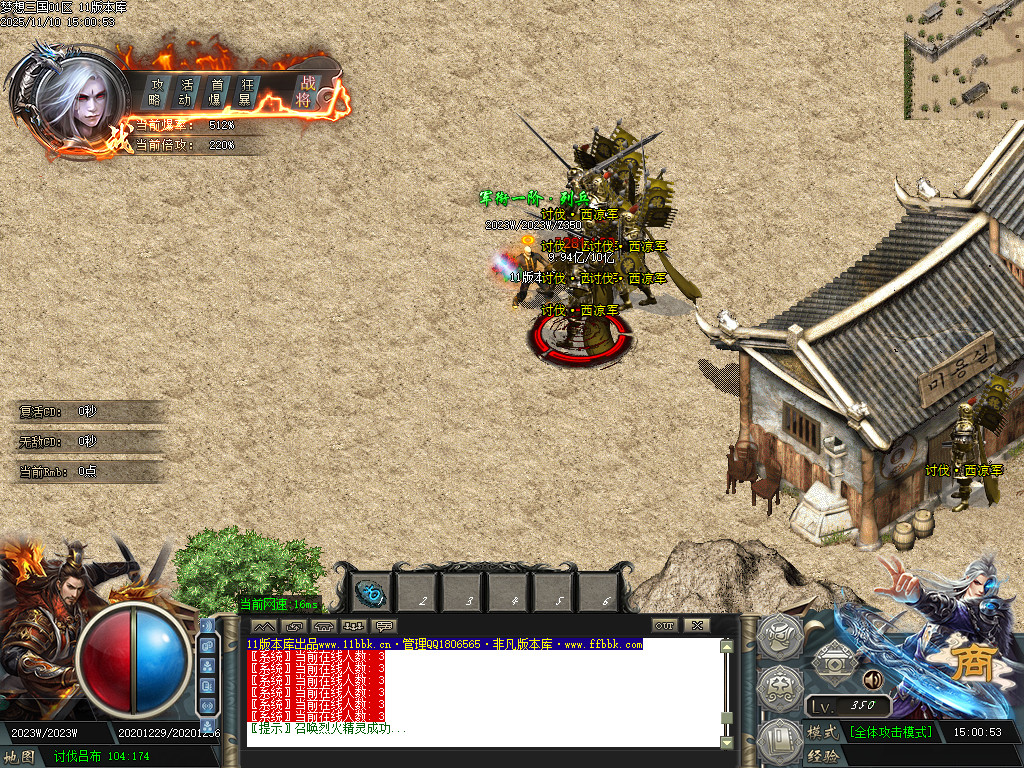Open the book-shaped skills icon
This screenshot has height=768, width=1024.
780,739
